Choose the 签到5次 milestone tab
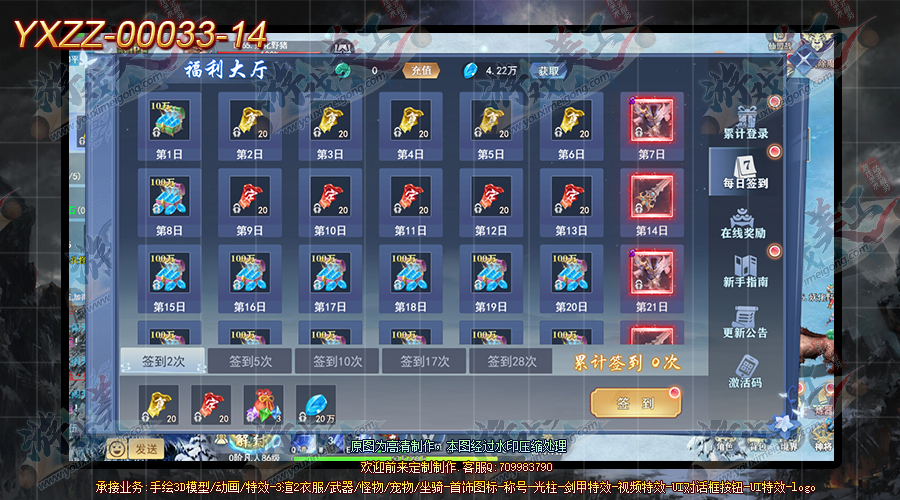Image resolution: width=900 pixels, height=500 pixels. click(x=249, y=361)
